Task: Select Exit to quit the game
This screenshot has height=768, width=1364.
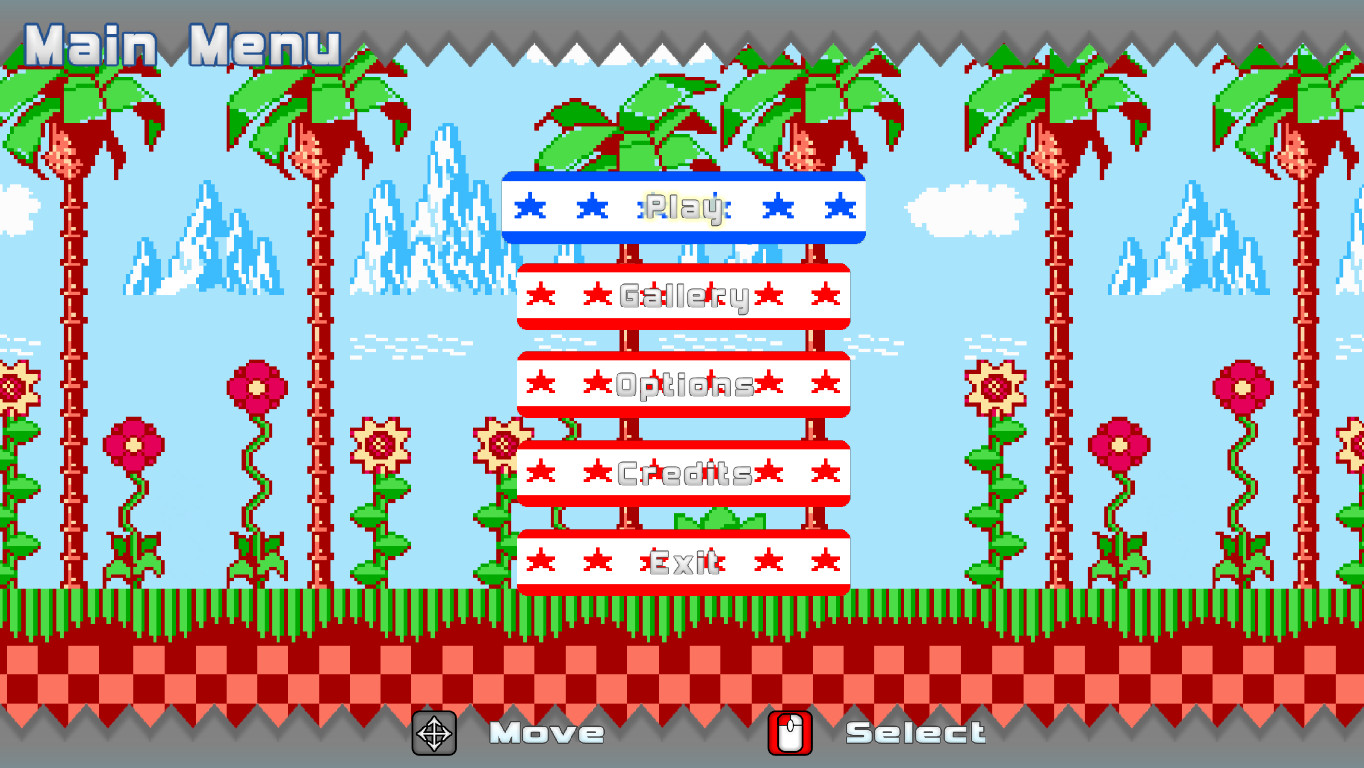Action: click(683, 560)
